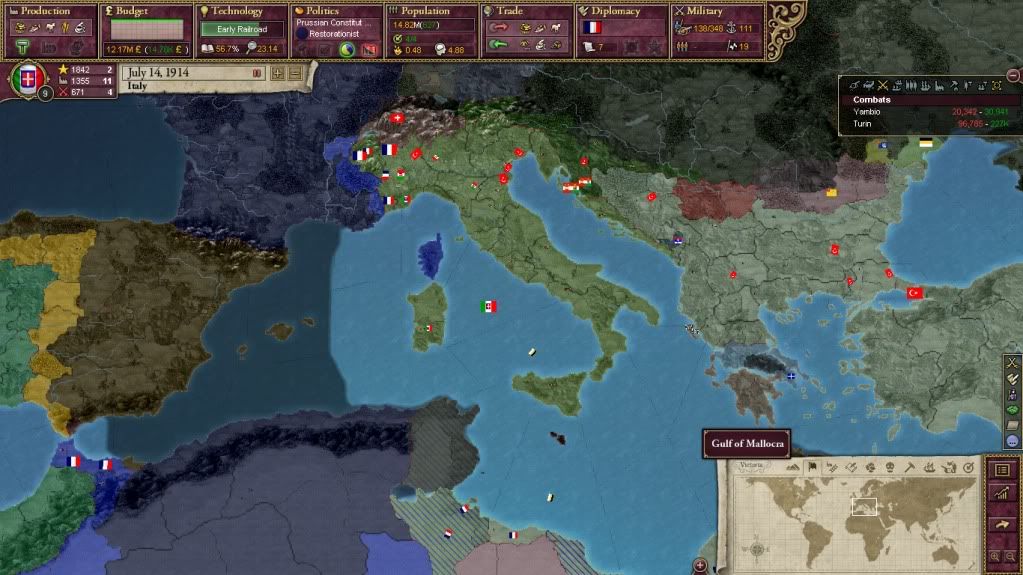The image size is (1023, 575).
Task: Open the Technology panel
Action: [241, 11]
